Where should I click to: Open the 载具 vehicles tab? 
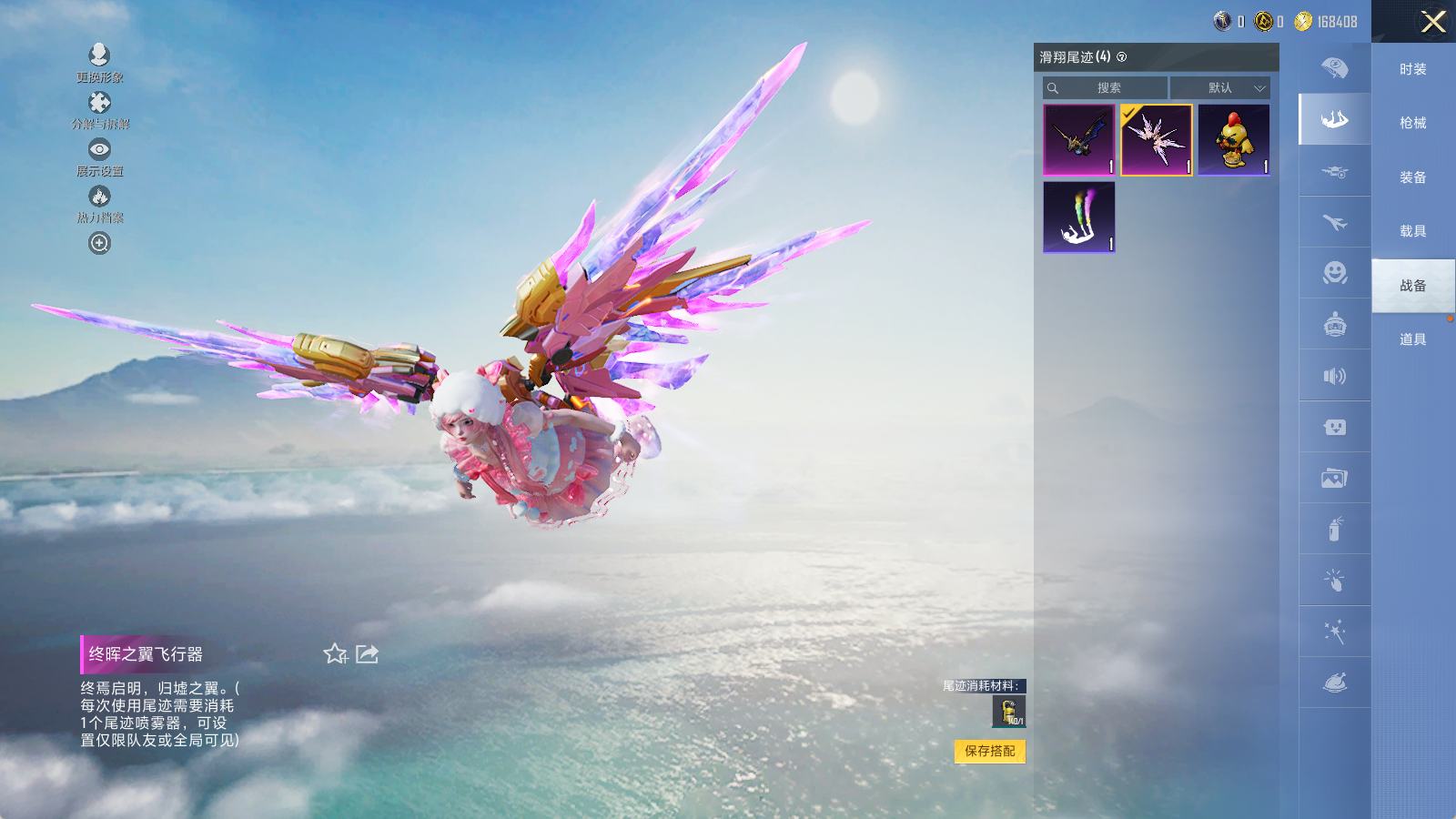(1412, 231)
